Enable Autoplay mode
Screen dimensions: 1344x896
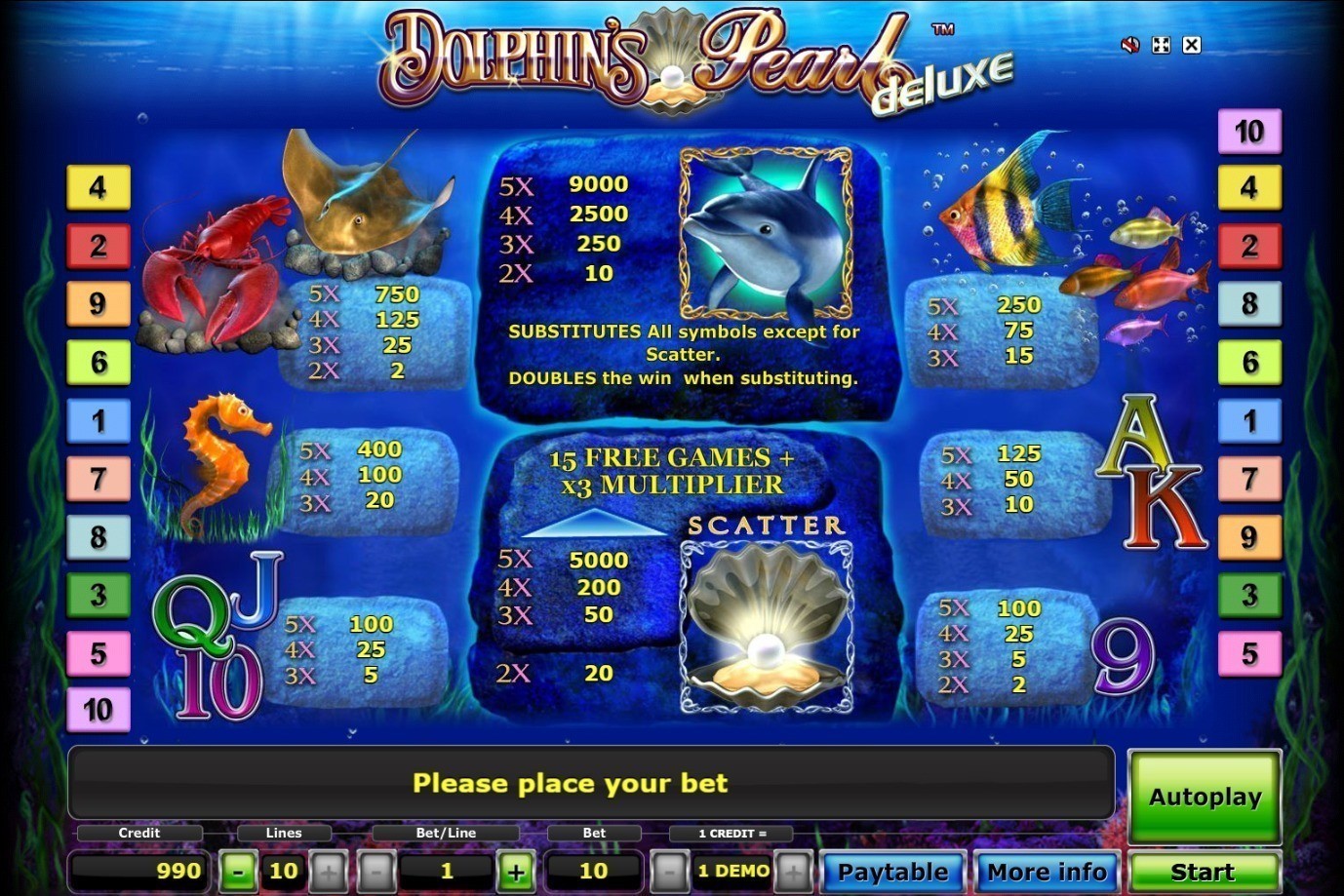(x=1204, y=797)
